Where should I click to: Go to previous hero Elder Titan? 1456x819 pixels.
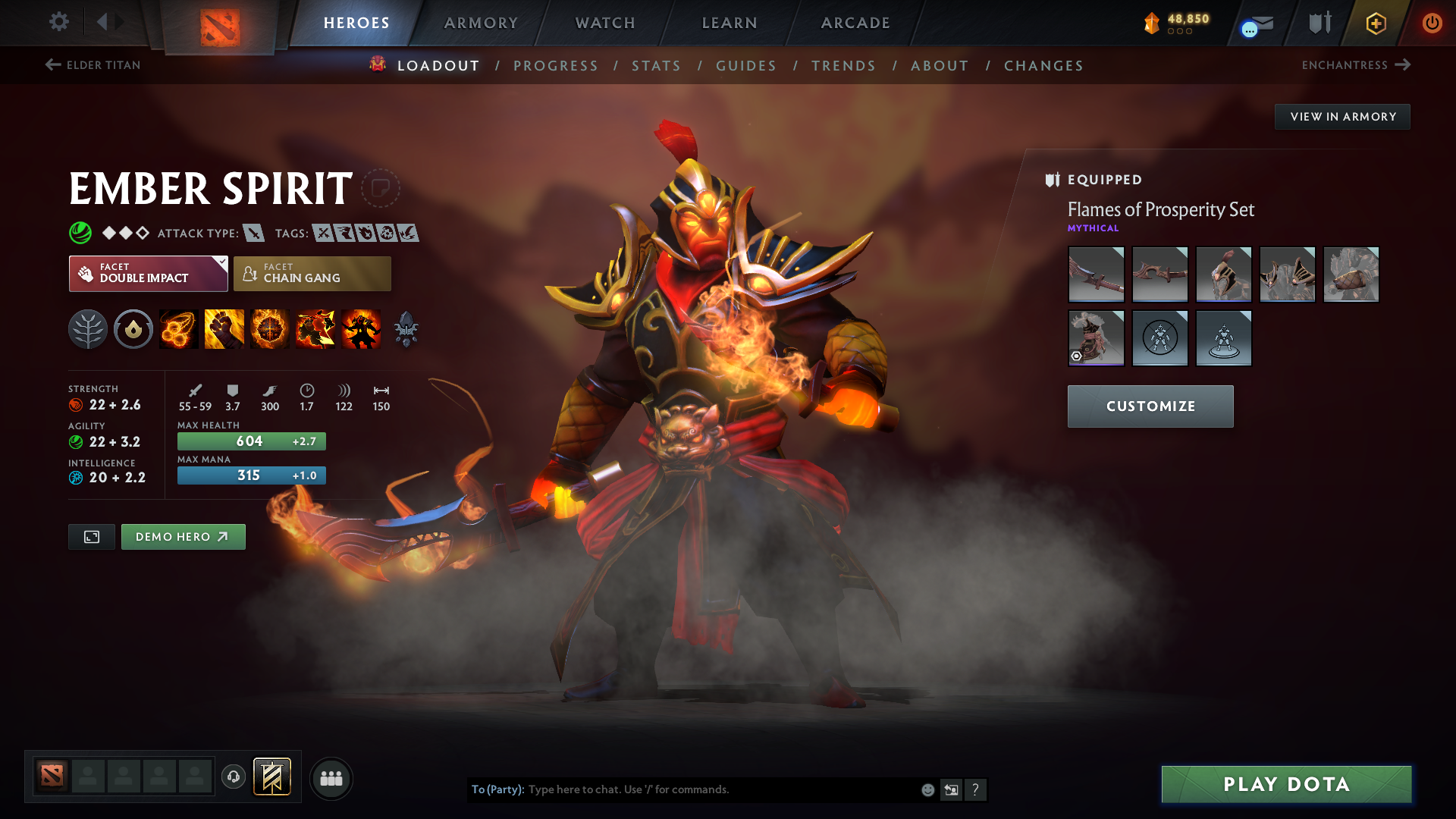(93, 65)
